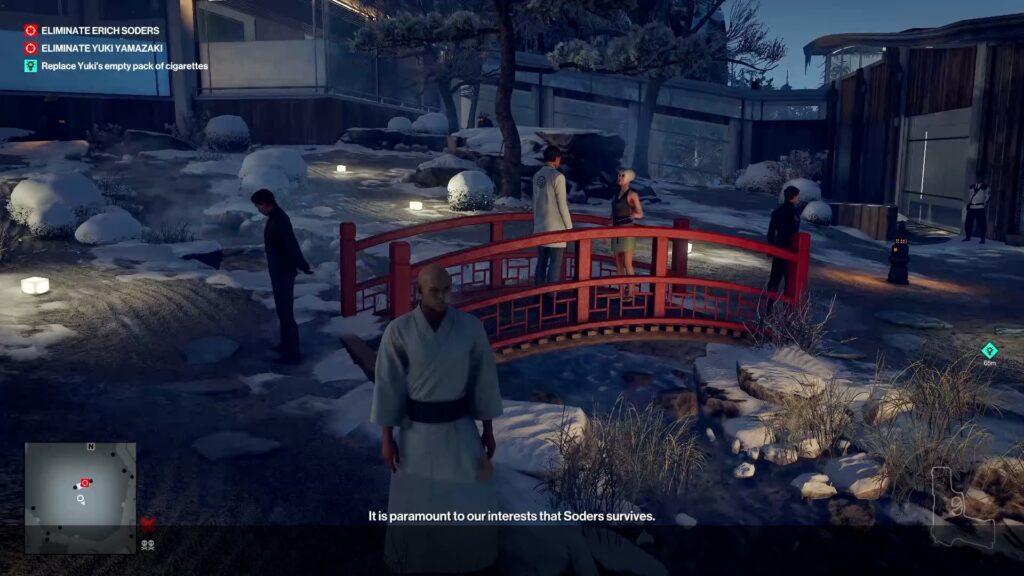Click the red target marker on minimap
The image size is (1024, 576).
[x=86, y=482]
